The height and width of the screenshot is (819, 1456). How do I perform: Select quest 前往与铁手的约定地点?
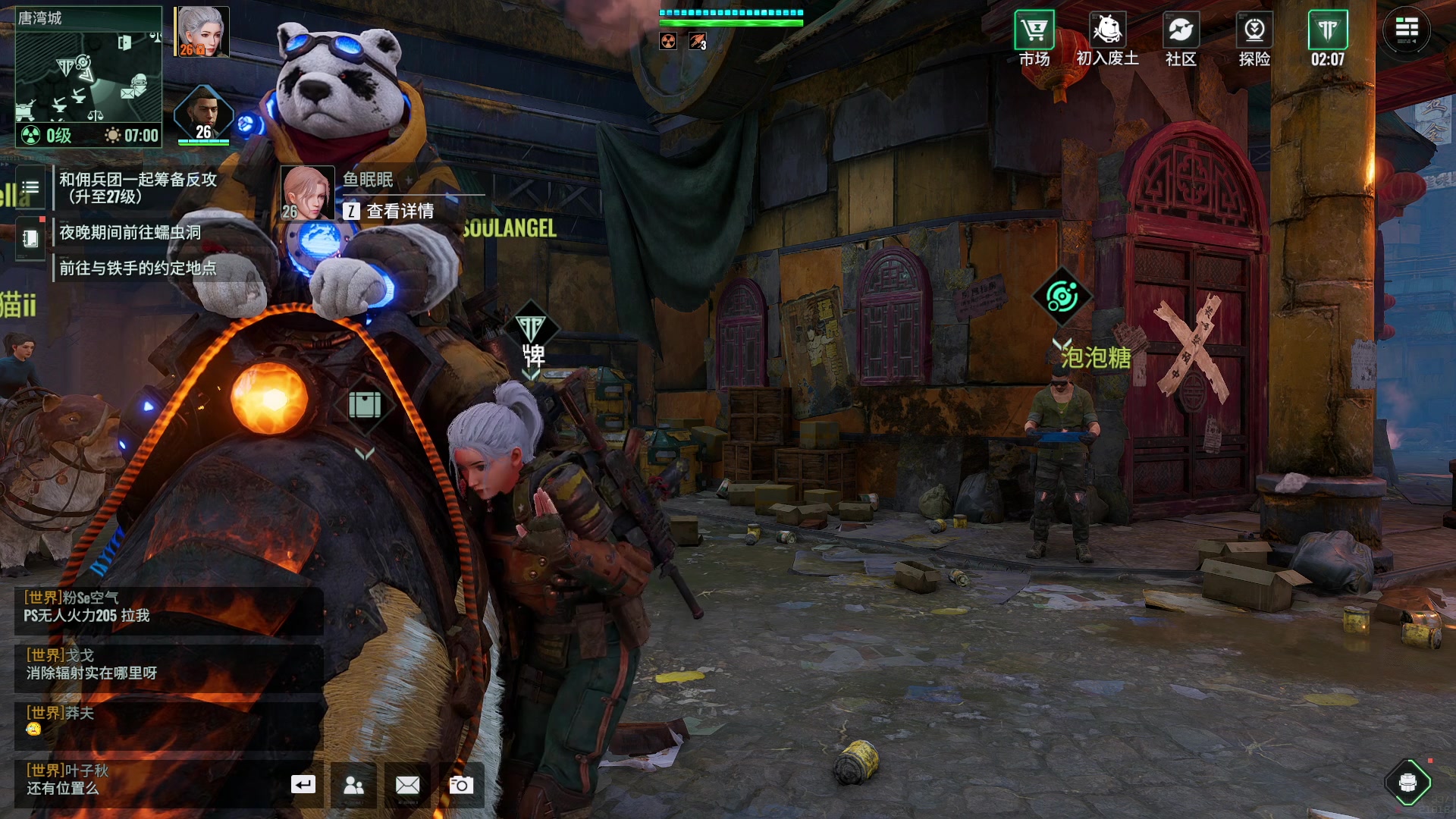click(x=138, y=268)
